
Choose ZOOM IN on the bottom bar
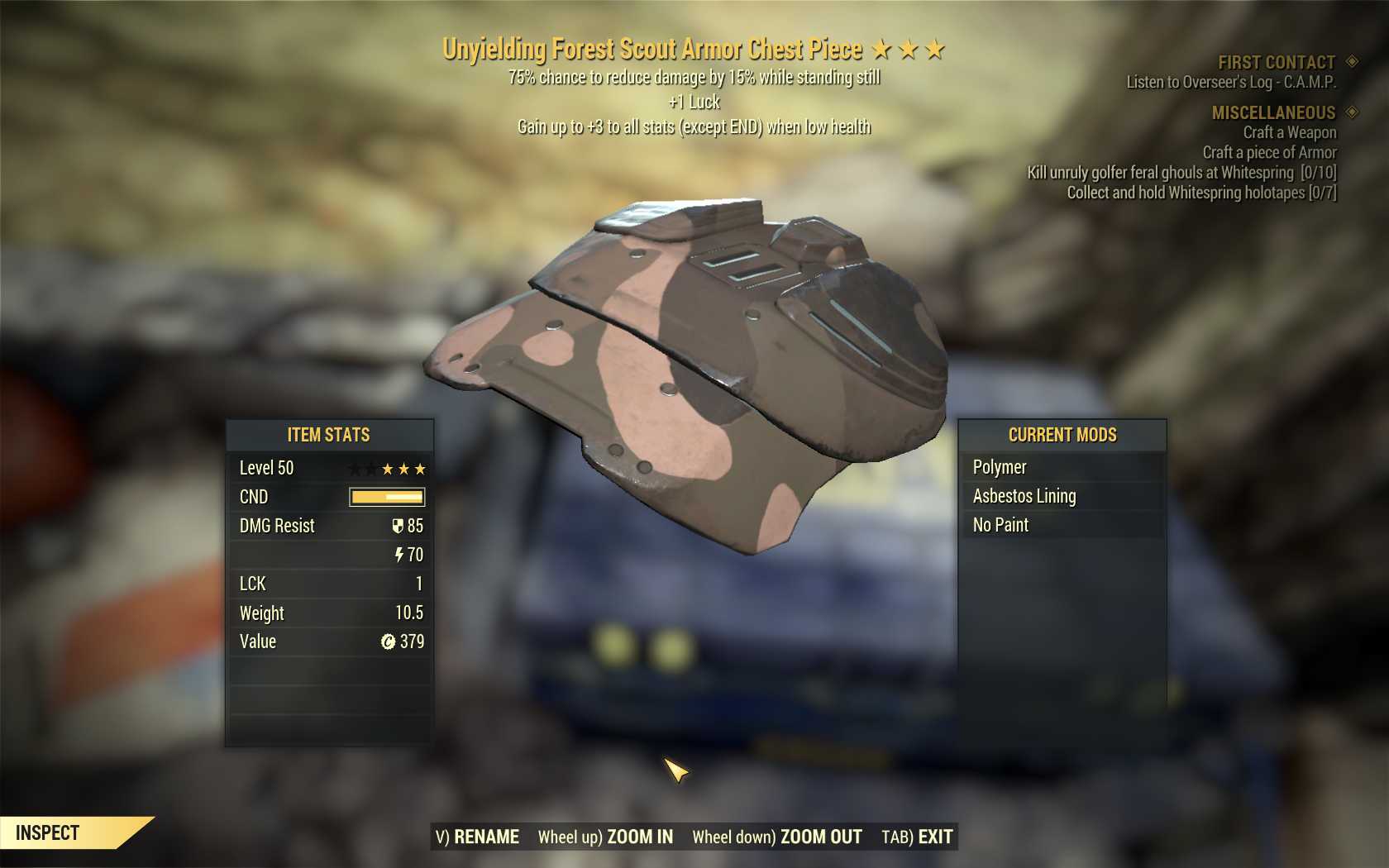605,837
